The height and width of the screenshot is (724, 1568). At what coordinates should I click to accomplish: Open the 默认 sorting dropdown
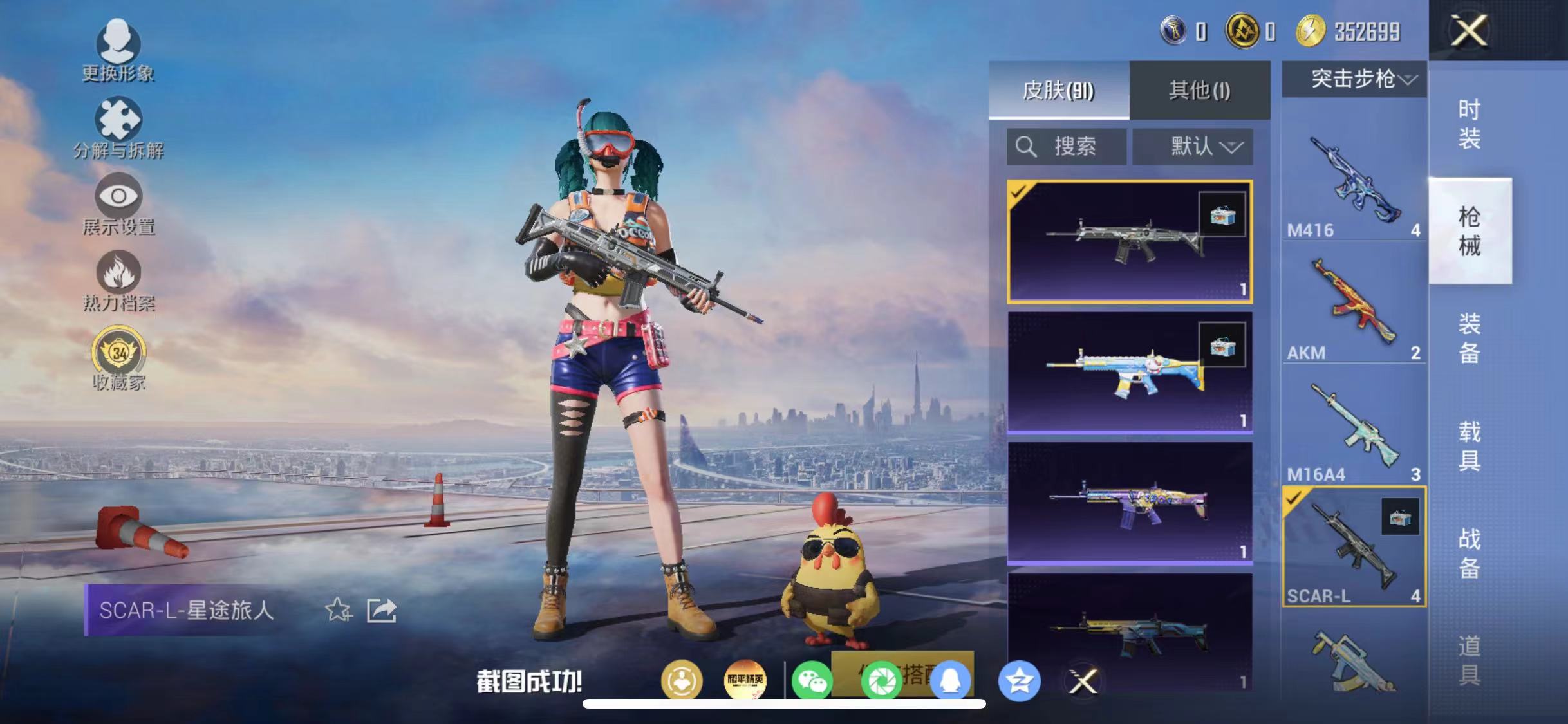tap(1192, 147)
